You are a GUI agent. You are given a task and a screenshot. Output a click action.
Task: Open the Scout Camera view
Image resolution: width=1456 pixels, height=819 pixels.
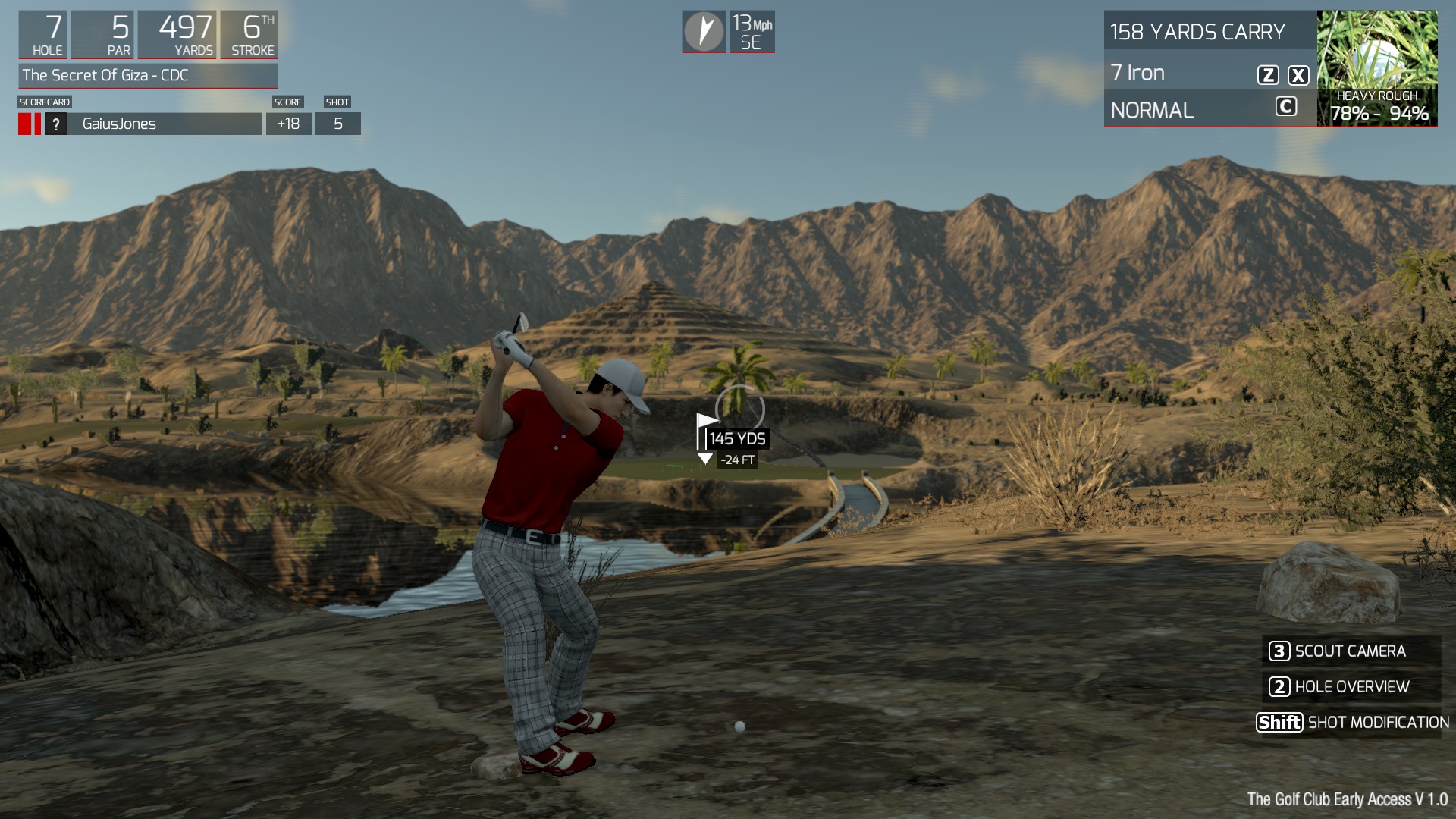[x=1350, y=651]
